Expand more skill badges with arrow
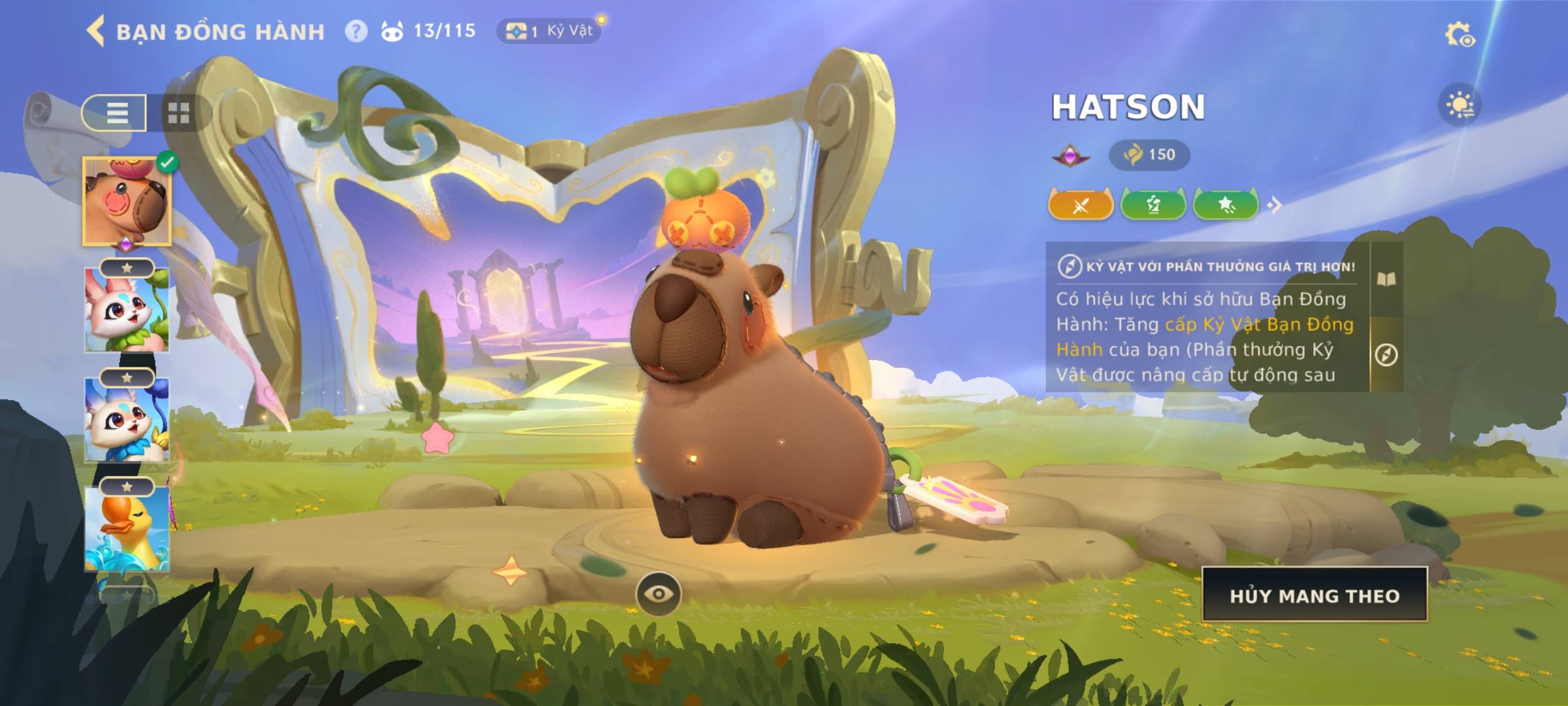Screen dimensions: 1568x706 click(x=1274, y=205)
